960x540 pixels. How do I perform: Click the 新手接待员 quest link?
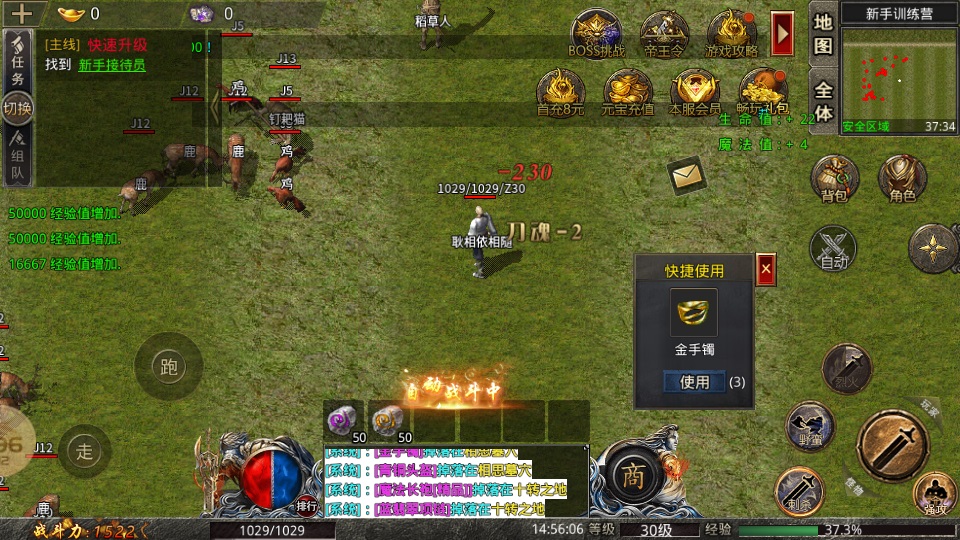[x=112, y=65]
